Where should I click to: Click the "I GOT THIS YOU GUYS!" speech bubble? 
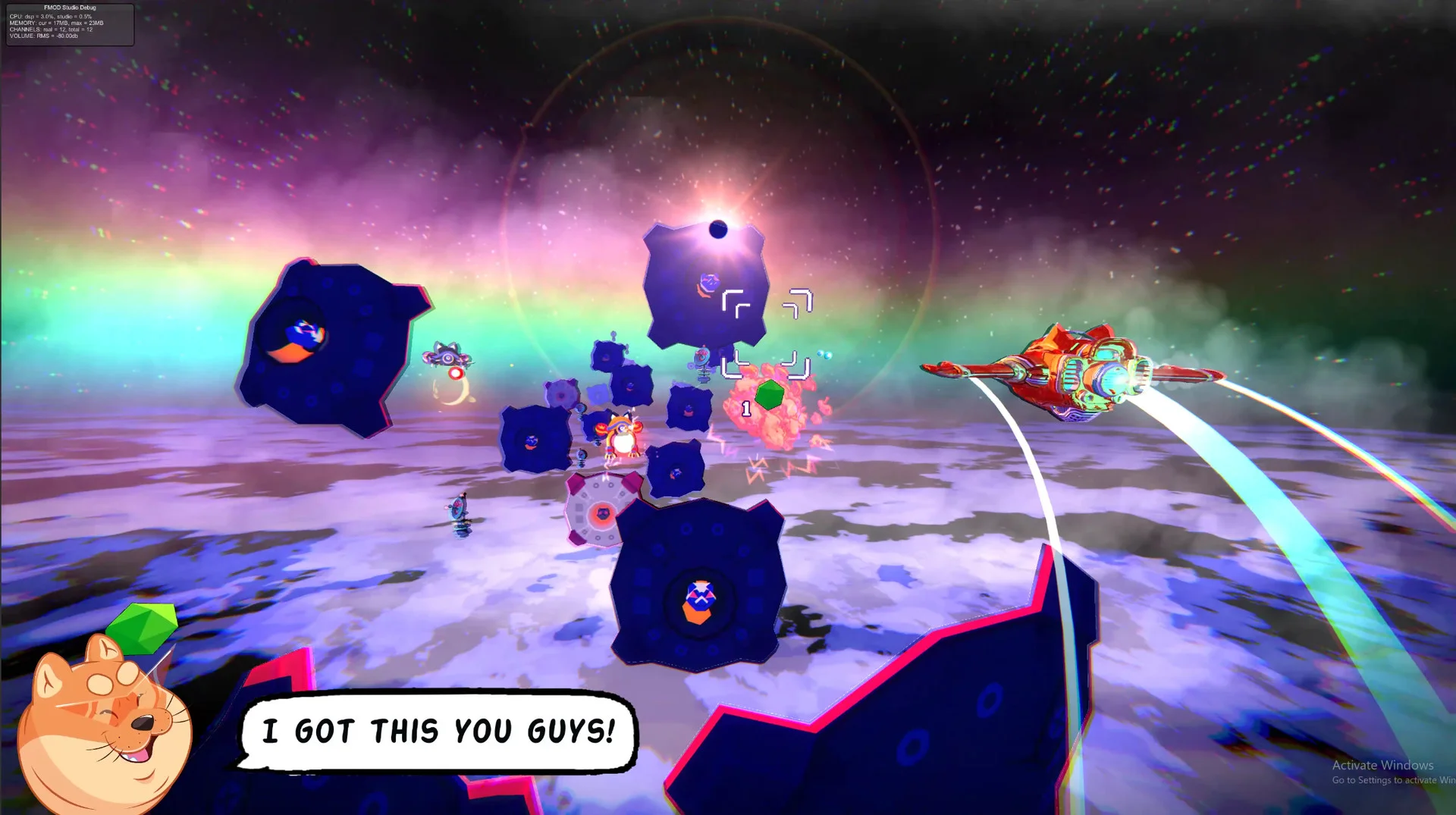(x=438, y=732)
